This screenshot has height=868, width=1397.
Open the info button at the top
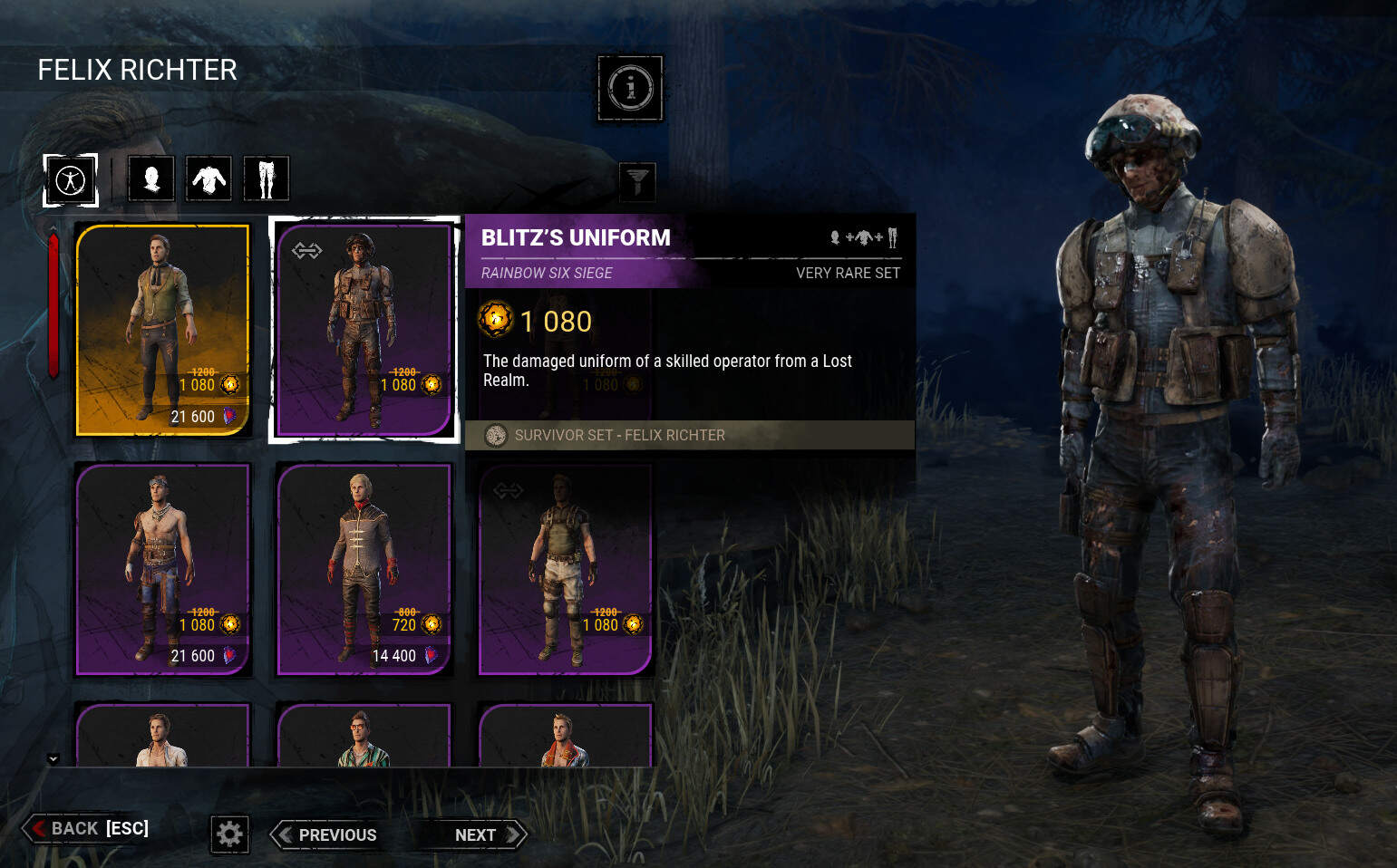pos(630,88)
